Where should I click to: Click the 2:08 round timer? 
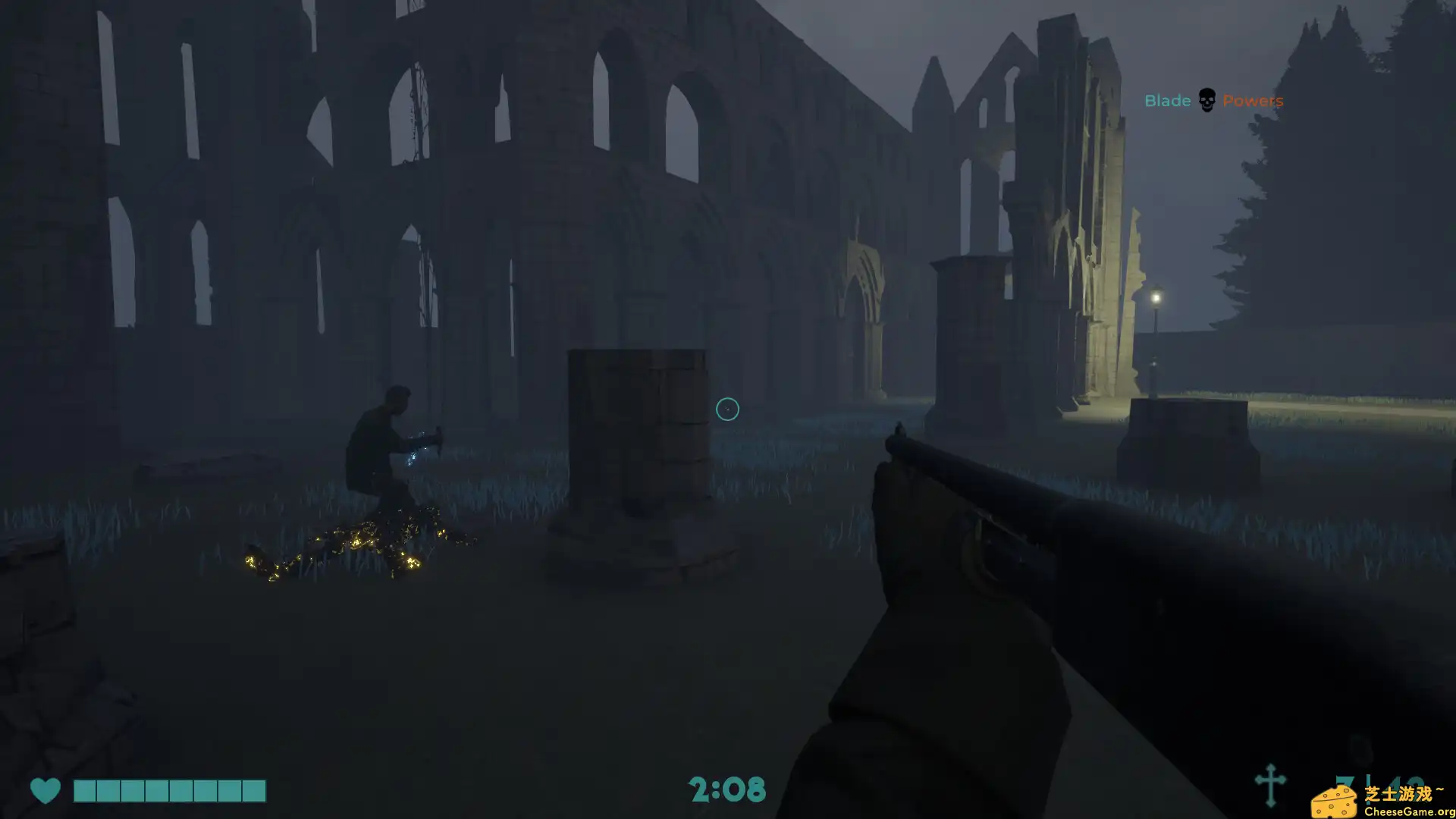point(726,790)
